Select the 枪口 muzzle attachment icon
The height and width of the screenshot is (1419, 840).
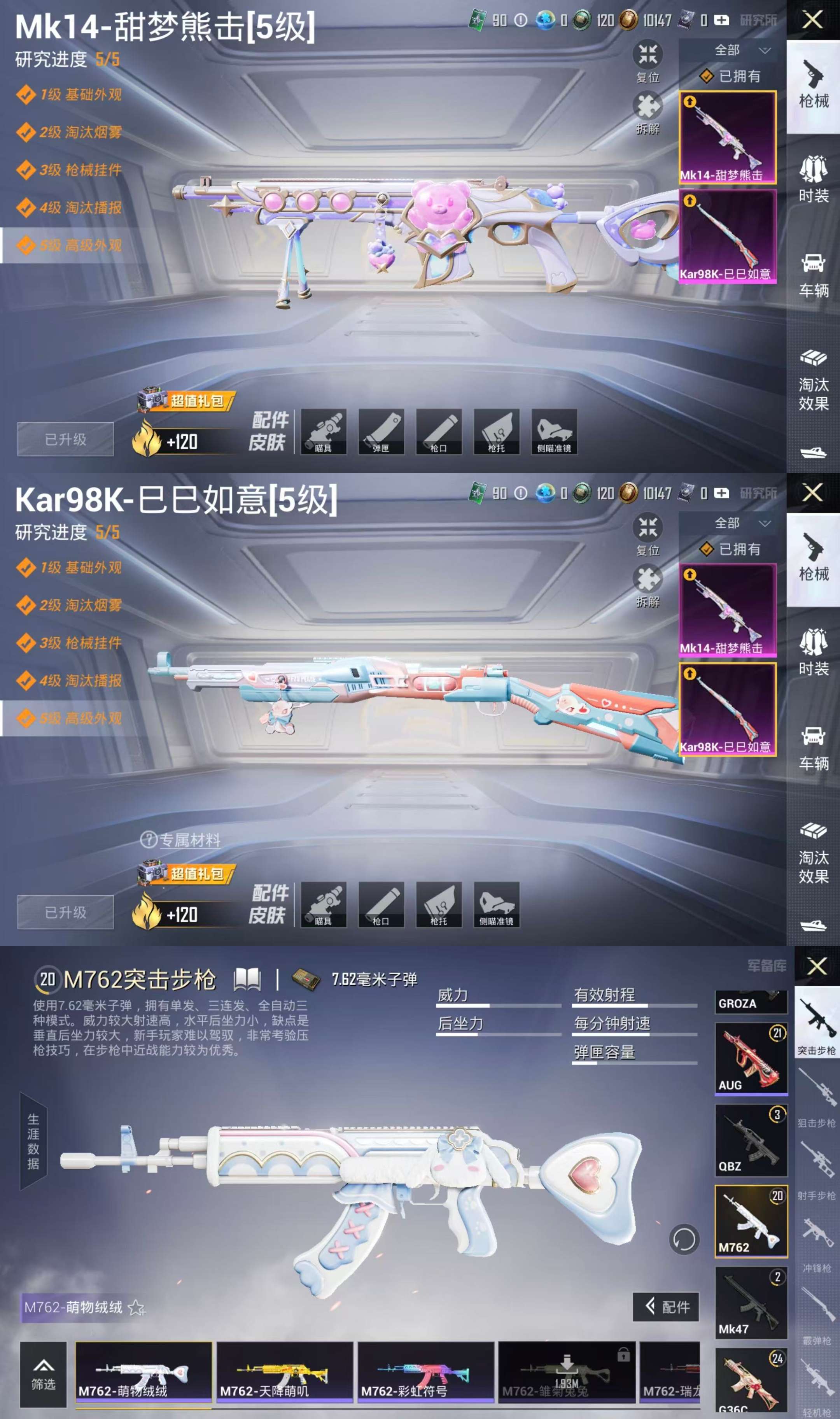pos(440,431)
